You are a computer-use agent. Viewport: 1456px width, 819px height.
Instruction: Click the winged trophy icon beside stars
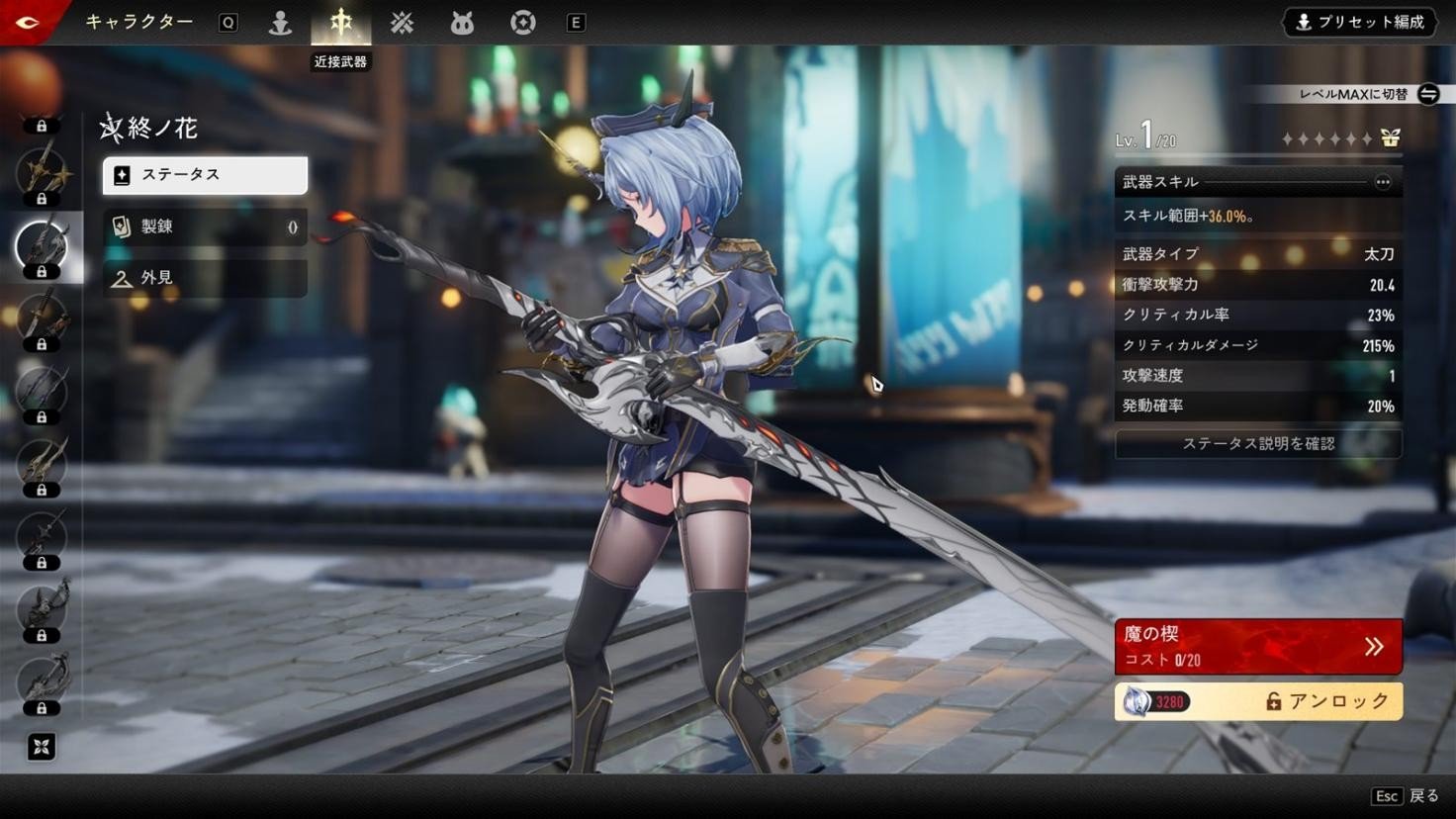point(1391,138)
